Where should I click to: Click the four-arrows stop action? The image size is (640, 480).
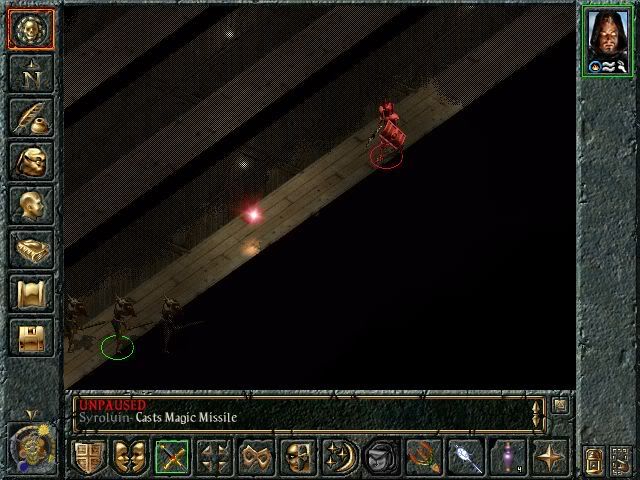[214, 457]
